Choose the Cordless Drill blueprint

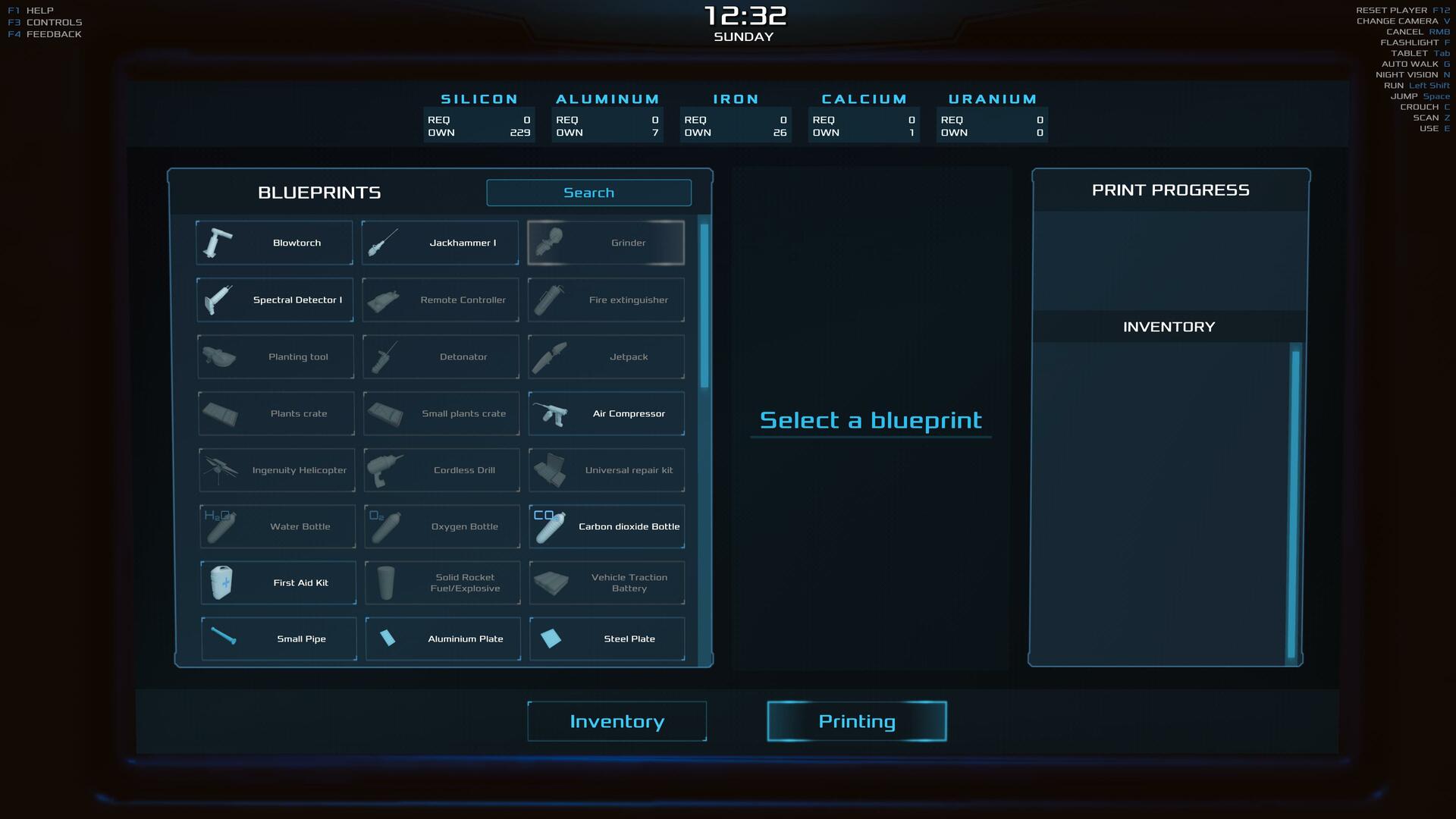pos(441,470)
